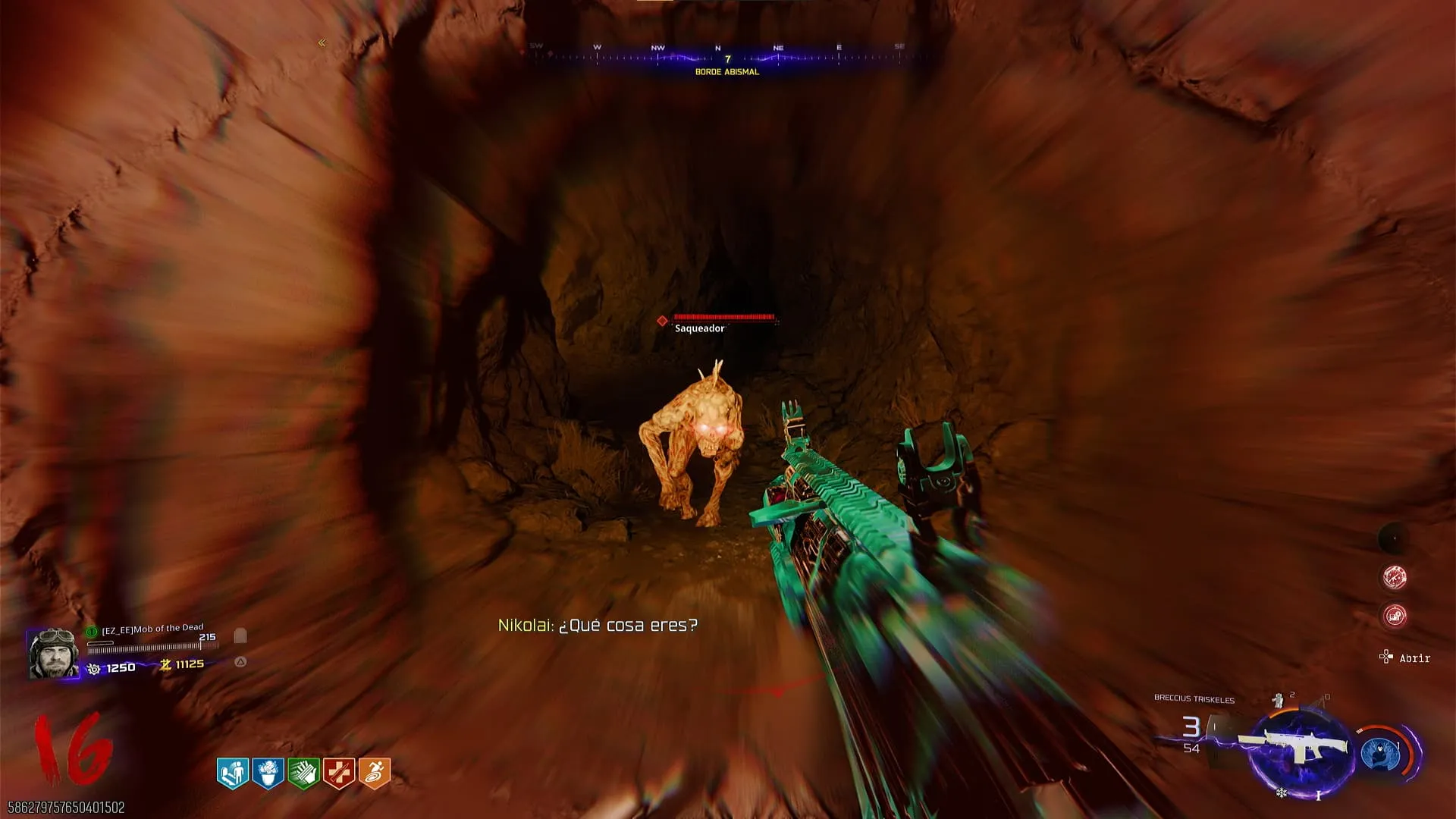Click the lower red round icon above Abrir
Viewport: 1456px width, 819px height.
[x=1395, y=615]
